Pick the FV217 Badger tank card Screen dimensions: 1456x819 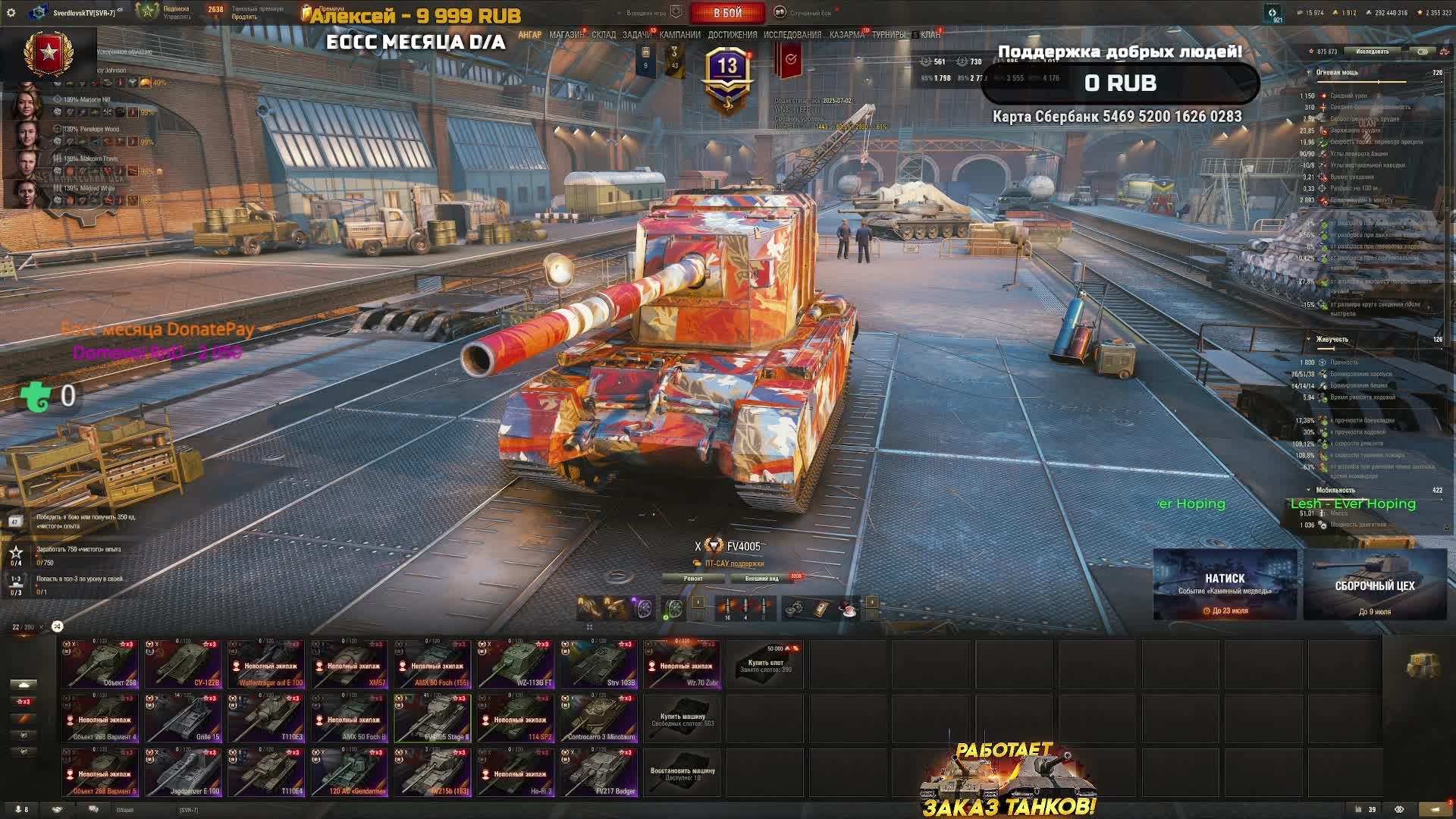599,773
